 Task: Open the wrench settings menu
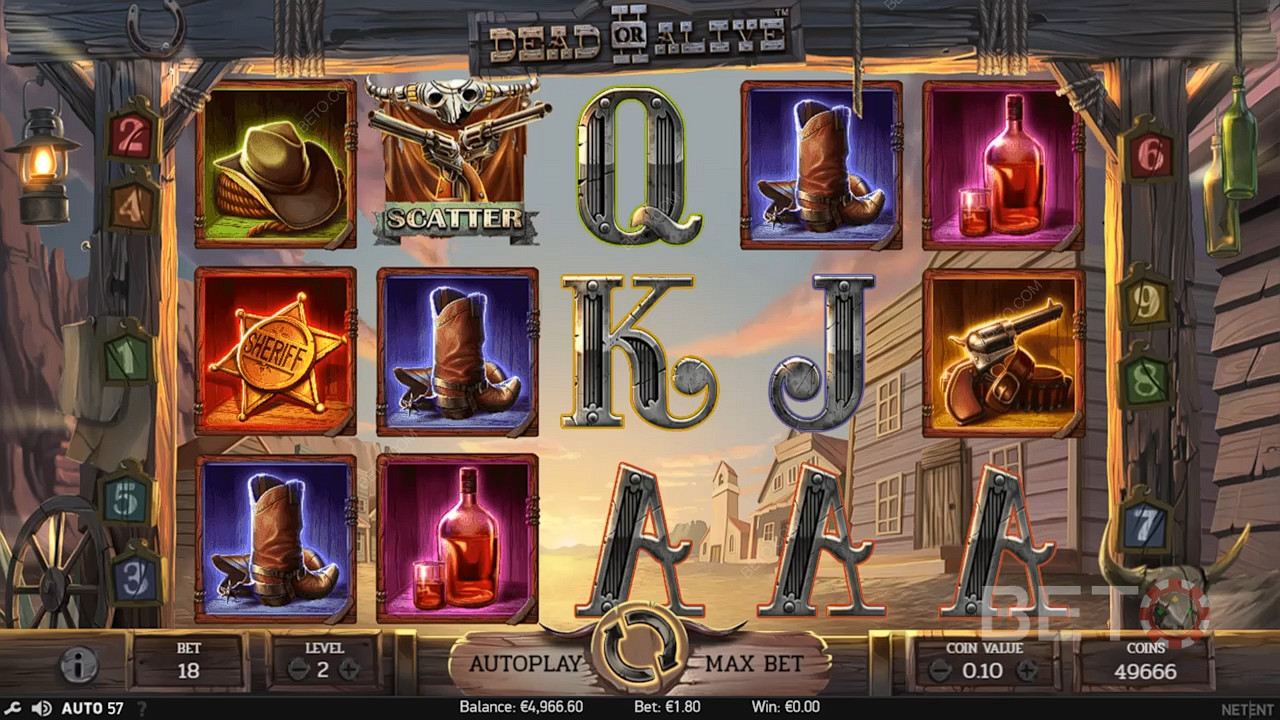click(14, 708)
